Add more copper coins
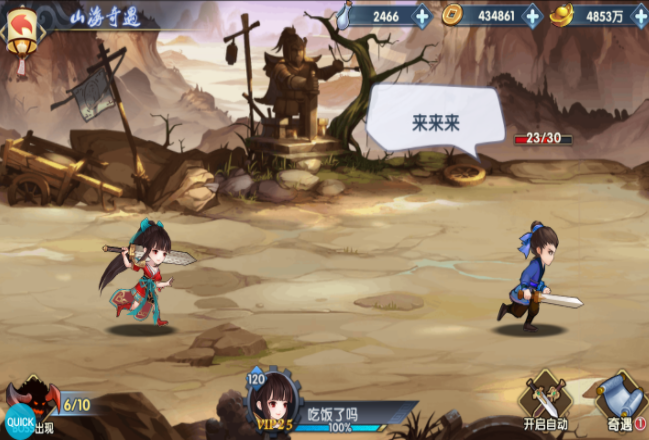 (x=532, y=16)
